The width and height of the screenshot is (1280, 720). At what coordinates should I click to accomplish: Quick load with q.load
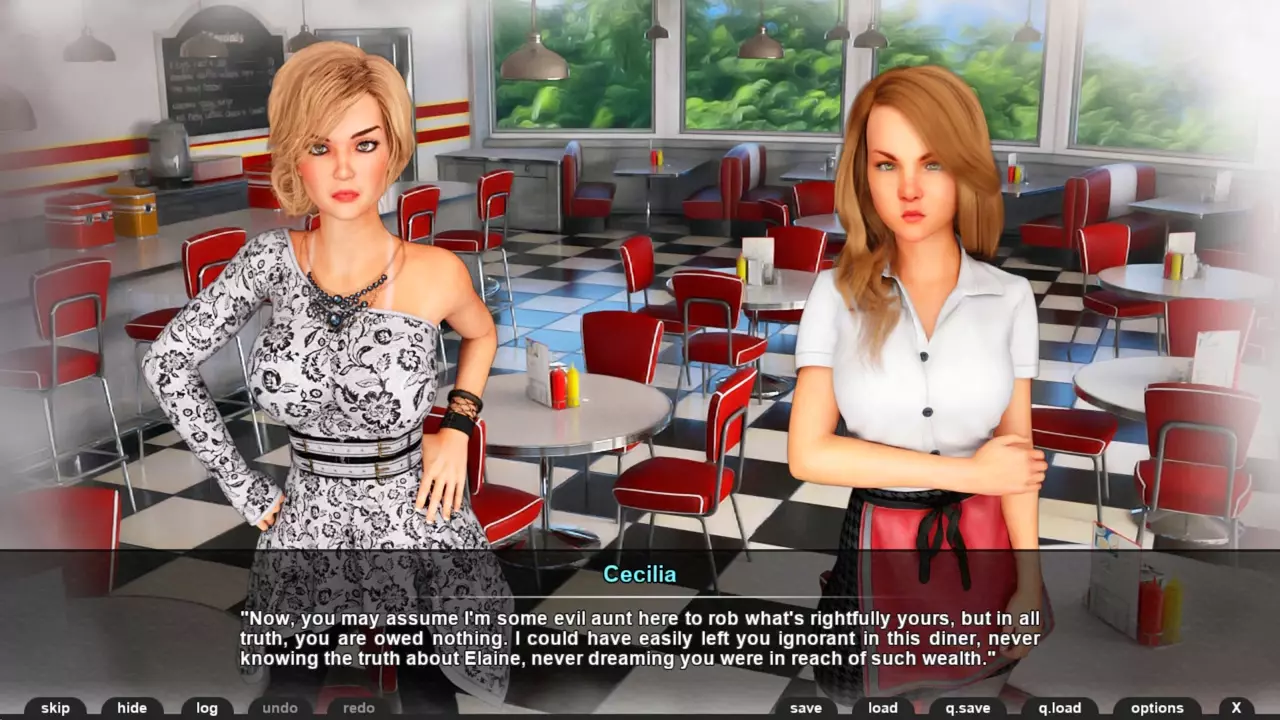[1059, 708]
